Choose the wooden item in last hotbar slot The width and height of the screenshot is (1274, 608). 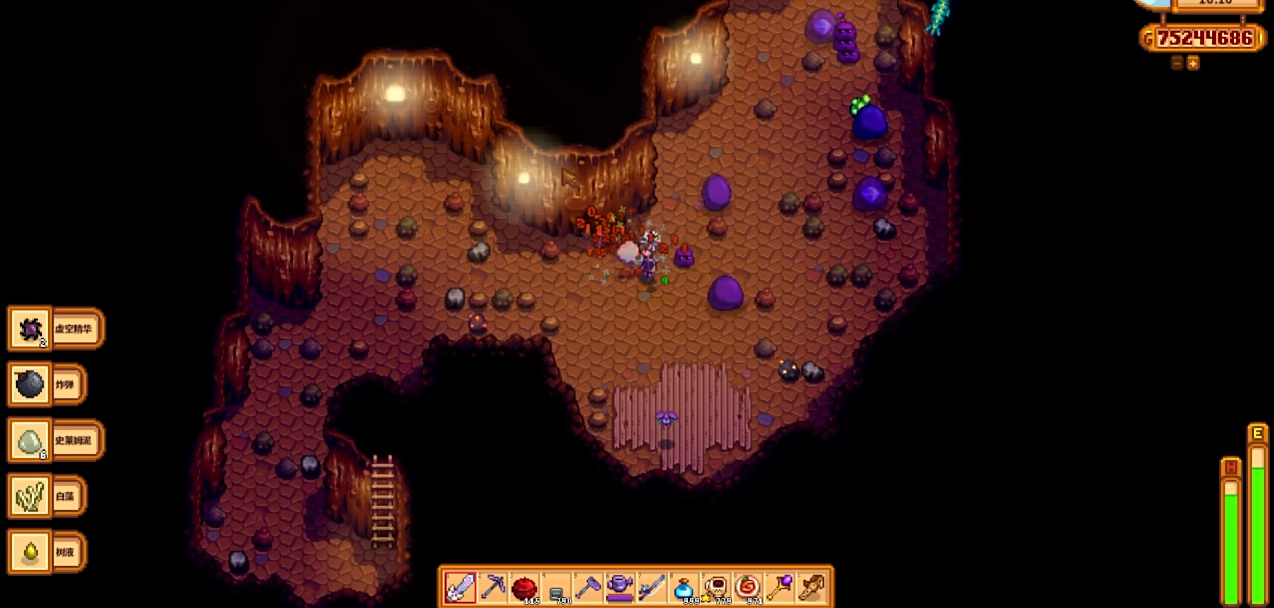[812, 587]
